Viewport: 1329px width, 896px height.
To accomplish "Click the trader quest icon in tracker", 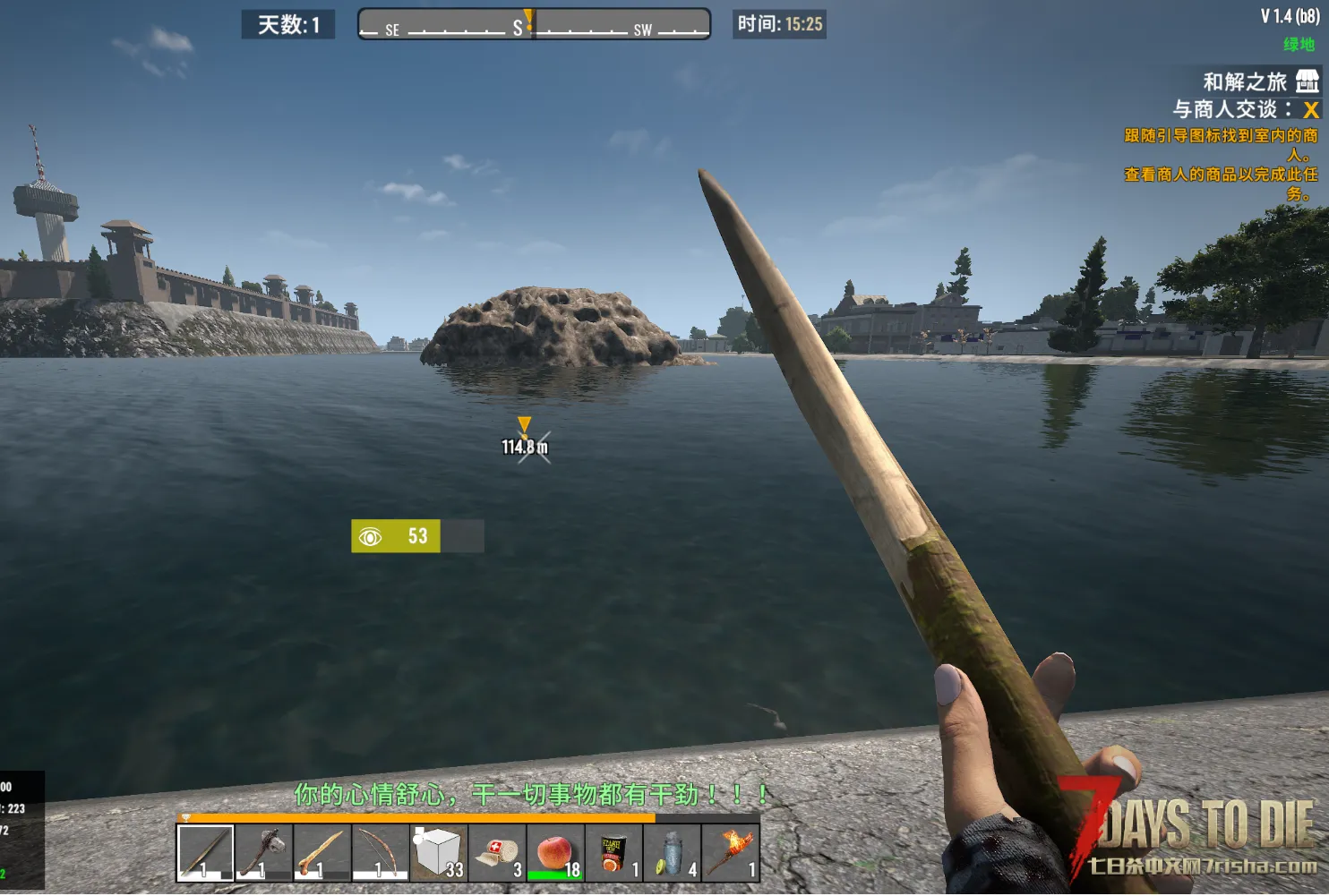I will click(1307, 81).
